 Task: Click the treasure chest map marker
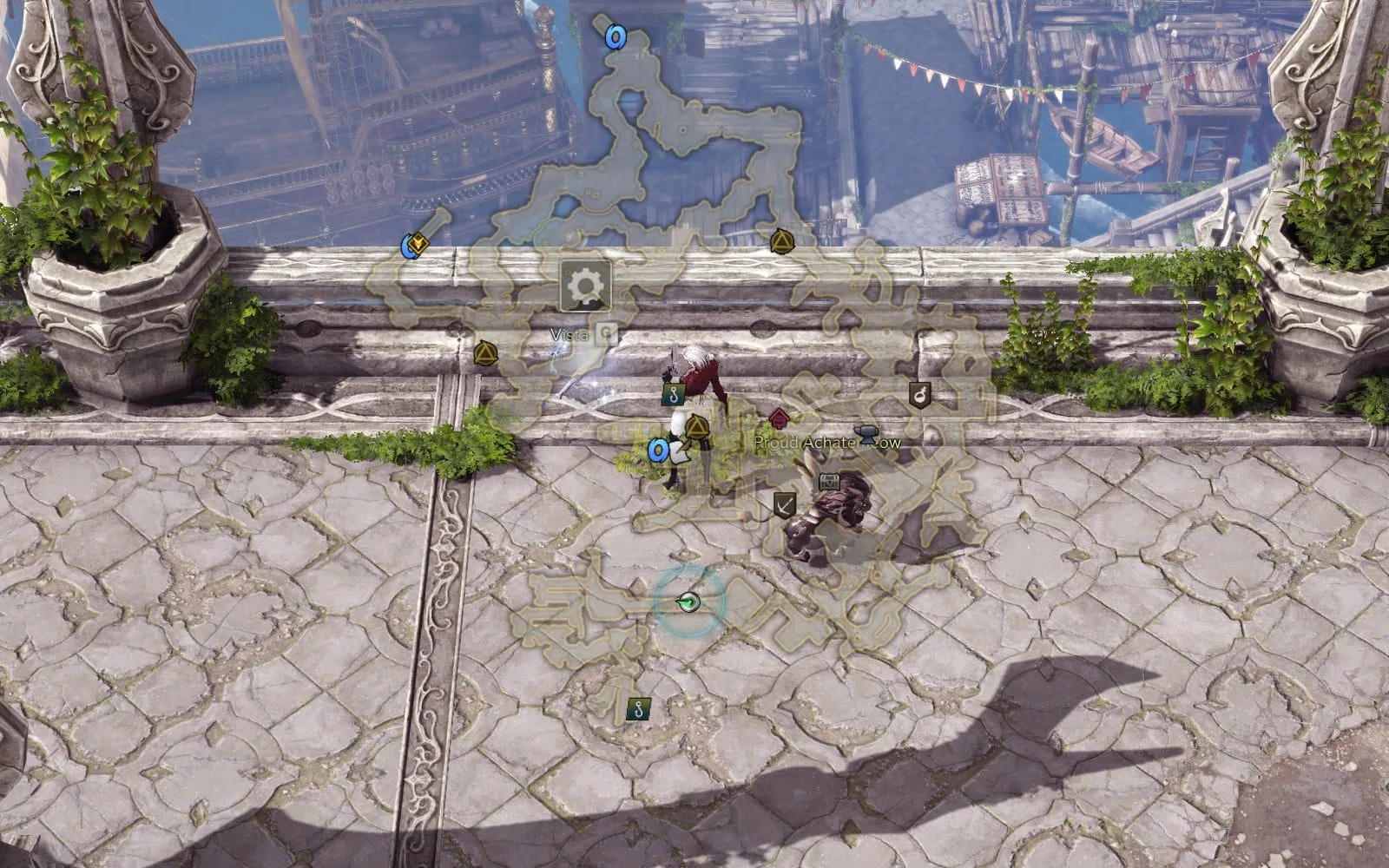pos(829,482)
